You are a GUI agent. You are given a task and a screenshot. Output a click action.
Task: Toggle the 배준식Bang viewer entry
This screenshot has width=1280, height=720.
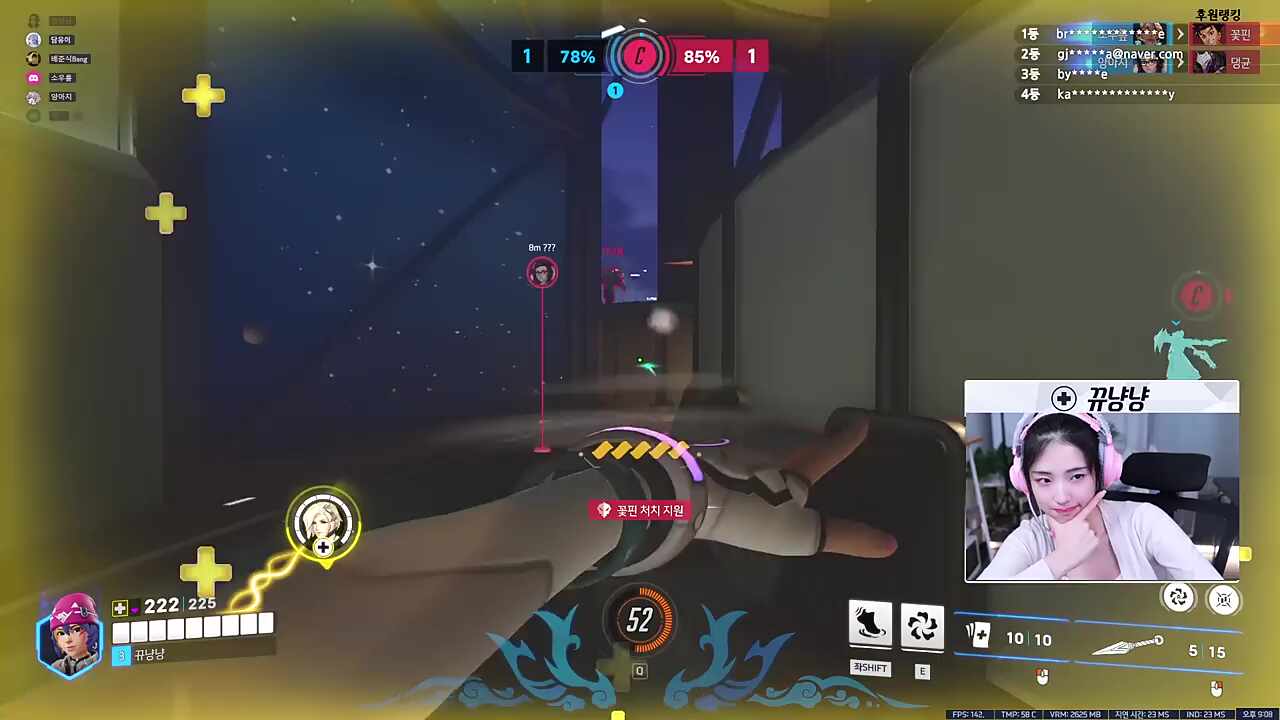[33, 58]
